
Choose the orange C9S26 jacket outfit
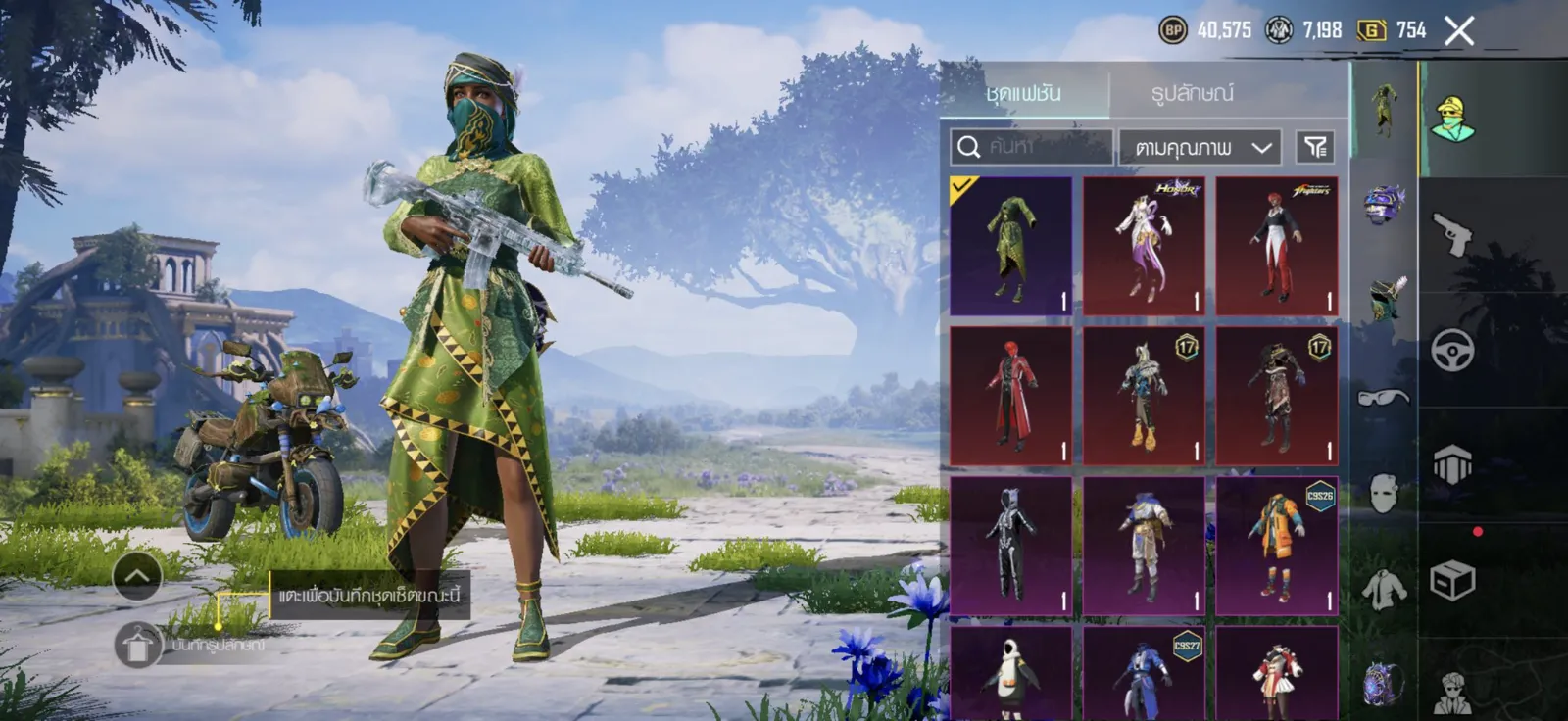click(x=1277, y=546)
